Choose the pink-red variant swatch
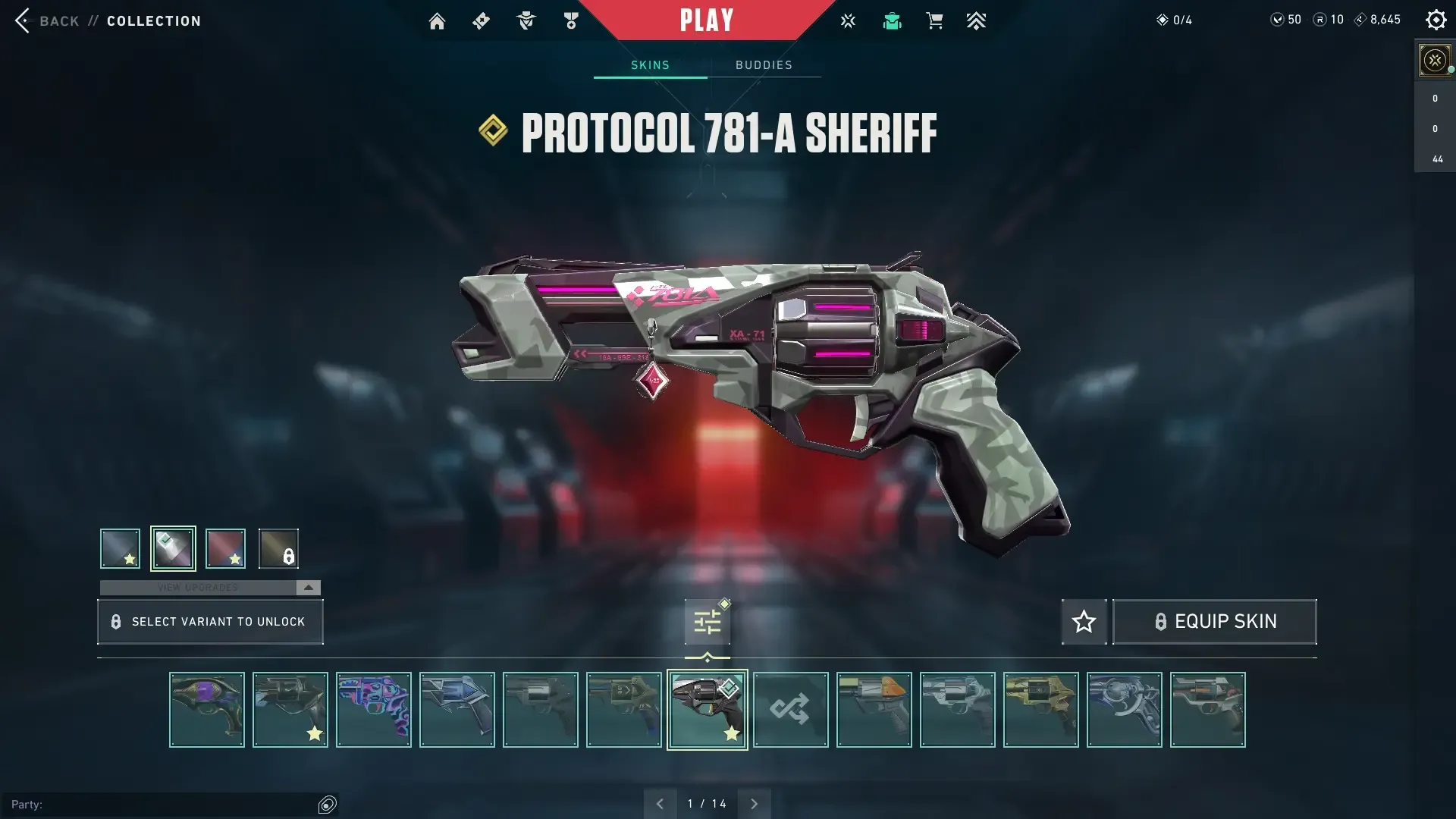This screenshot has height=819, width=1456. coord(225,548)
